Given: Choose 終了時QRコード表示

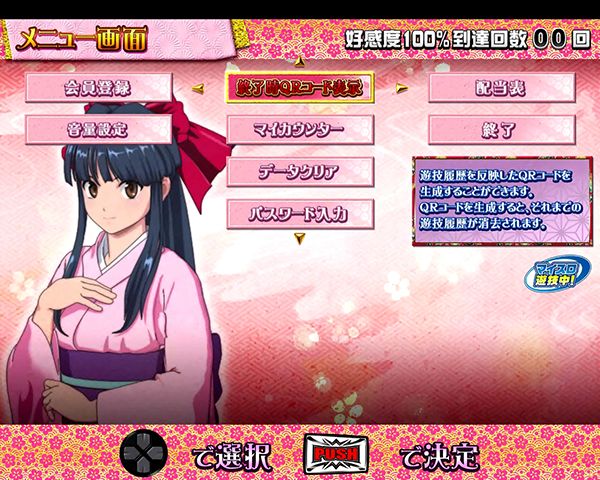Looking at the screenshot, I should (x=299, y=87).
